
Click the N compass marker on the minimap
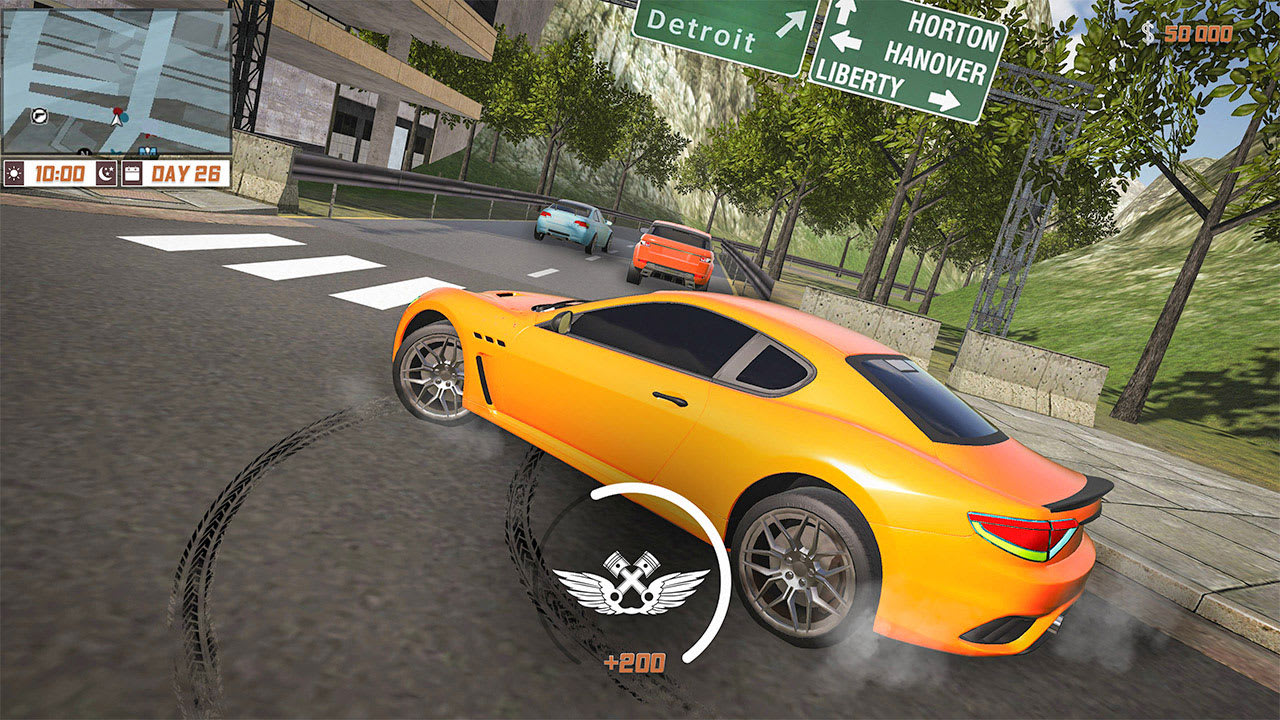pyautogui.click(x=84, y=152)
